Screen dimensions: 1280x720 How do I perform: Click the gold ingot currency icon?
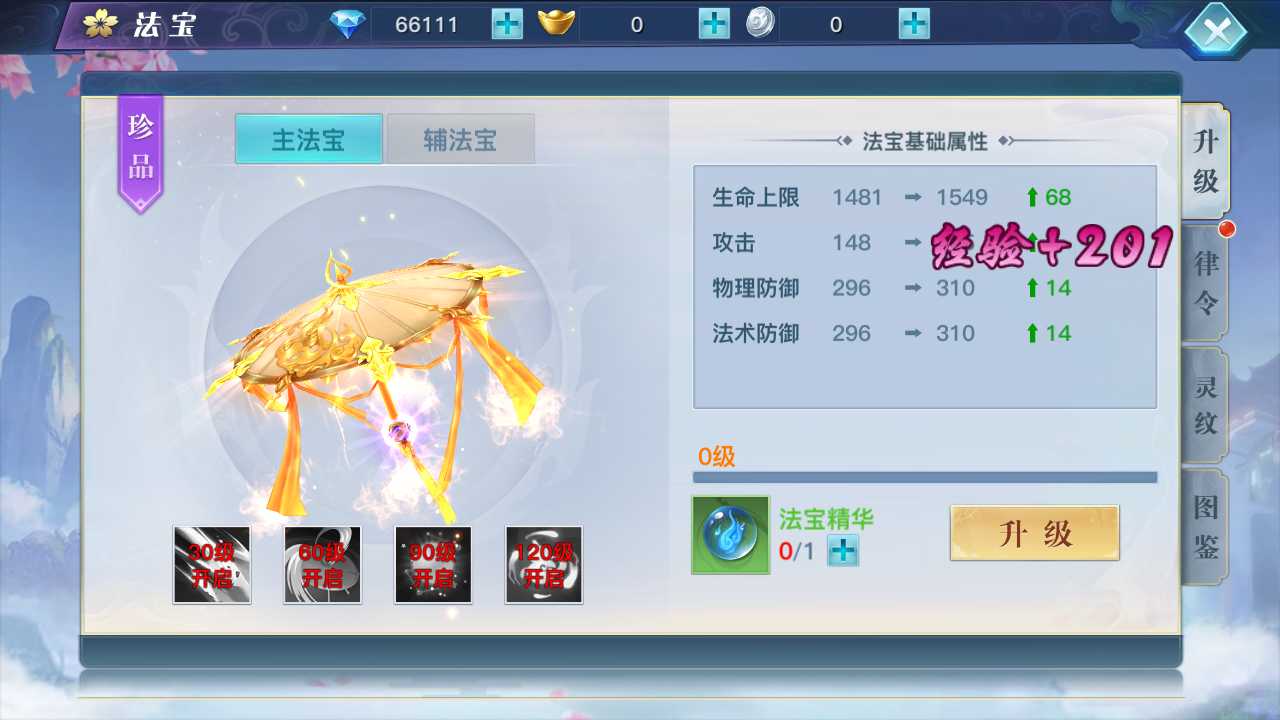click(x=557, y=24)
